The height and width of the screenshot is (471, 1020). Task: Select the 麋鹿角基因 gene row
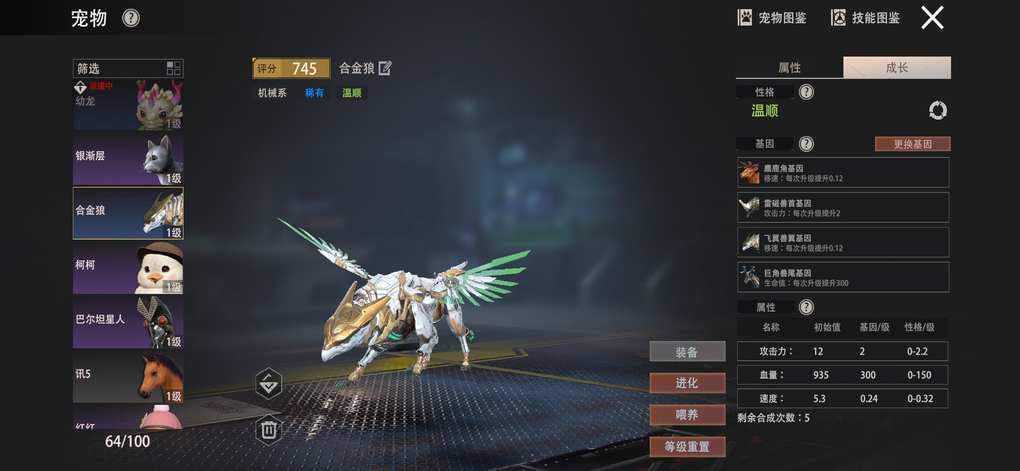843,172
